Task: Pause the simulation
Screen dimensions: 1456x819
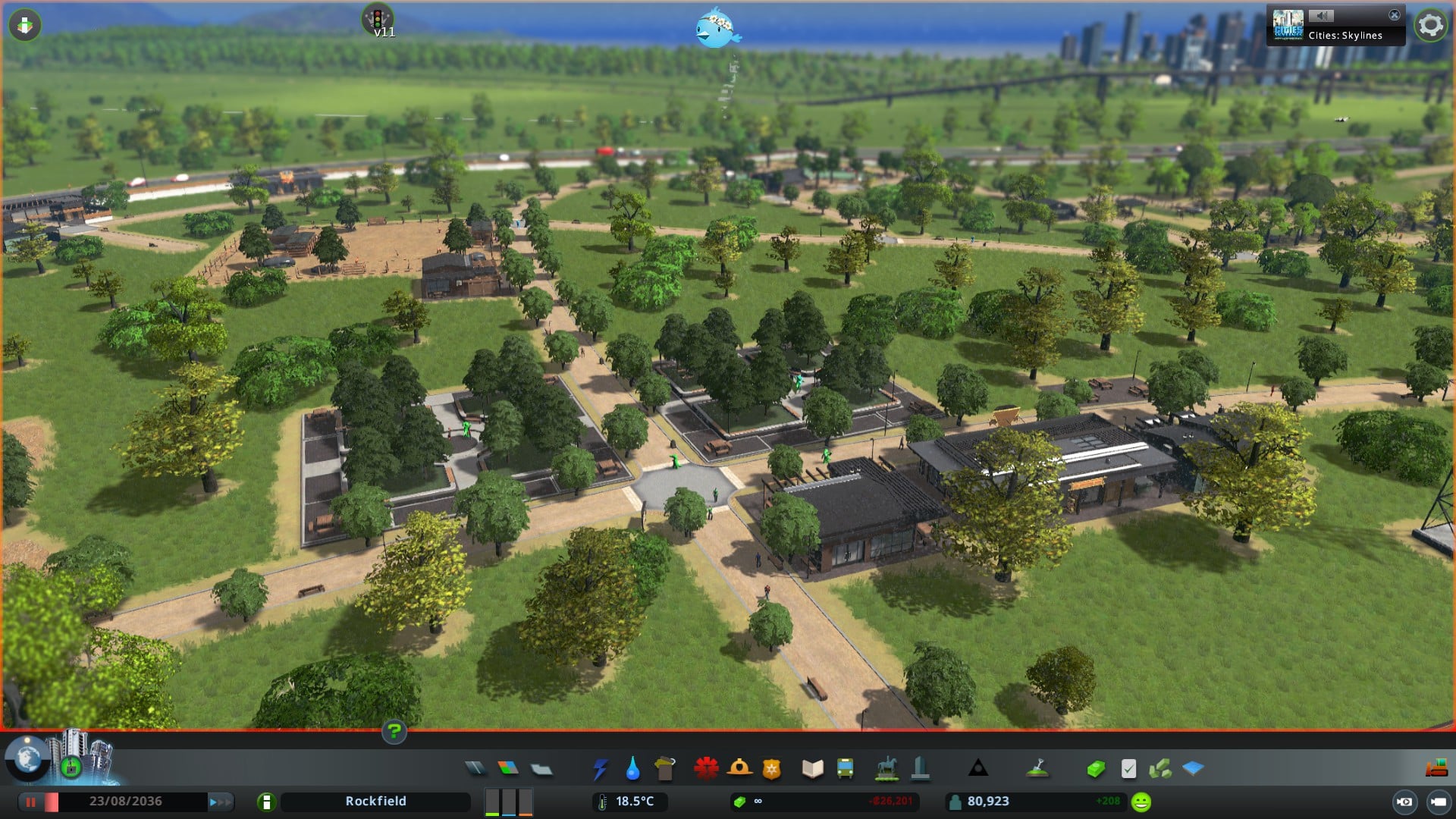Action: click(x=31, y=802)
